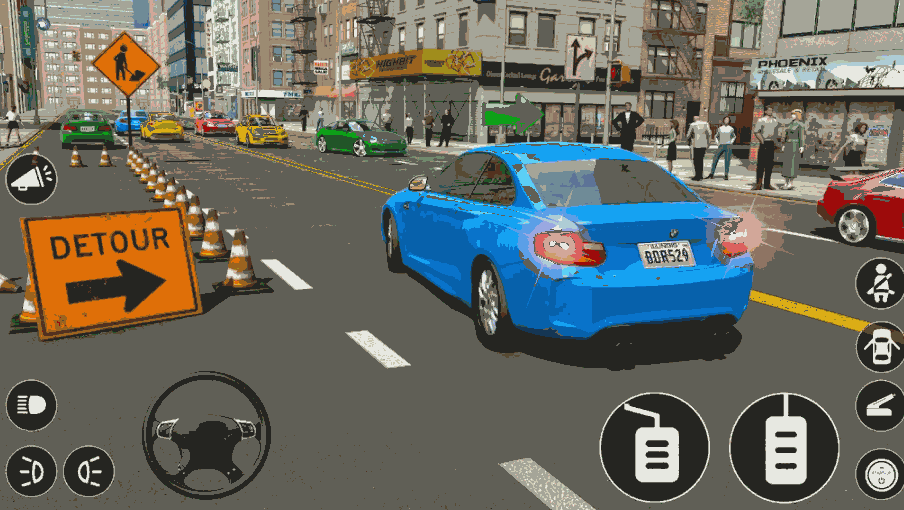Image resolution: width=904 pixels, height=510 pixels.
Task: Honk the horn with the megaphone button
Action: [31, 179]
